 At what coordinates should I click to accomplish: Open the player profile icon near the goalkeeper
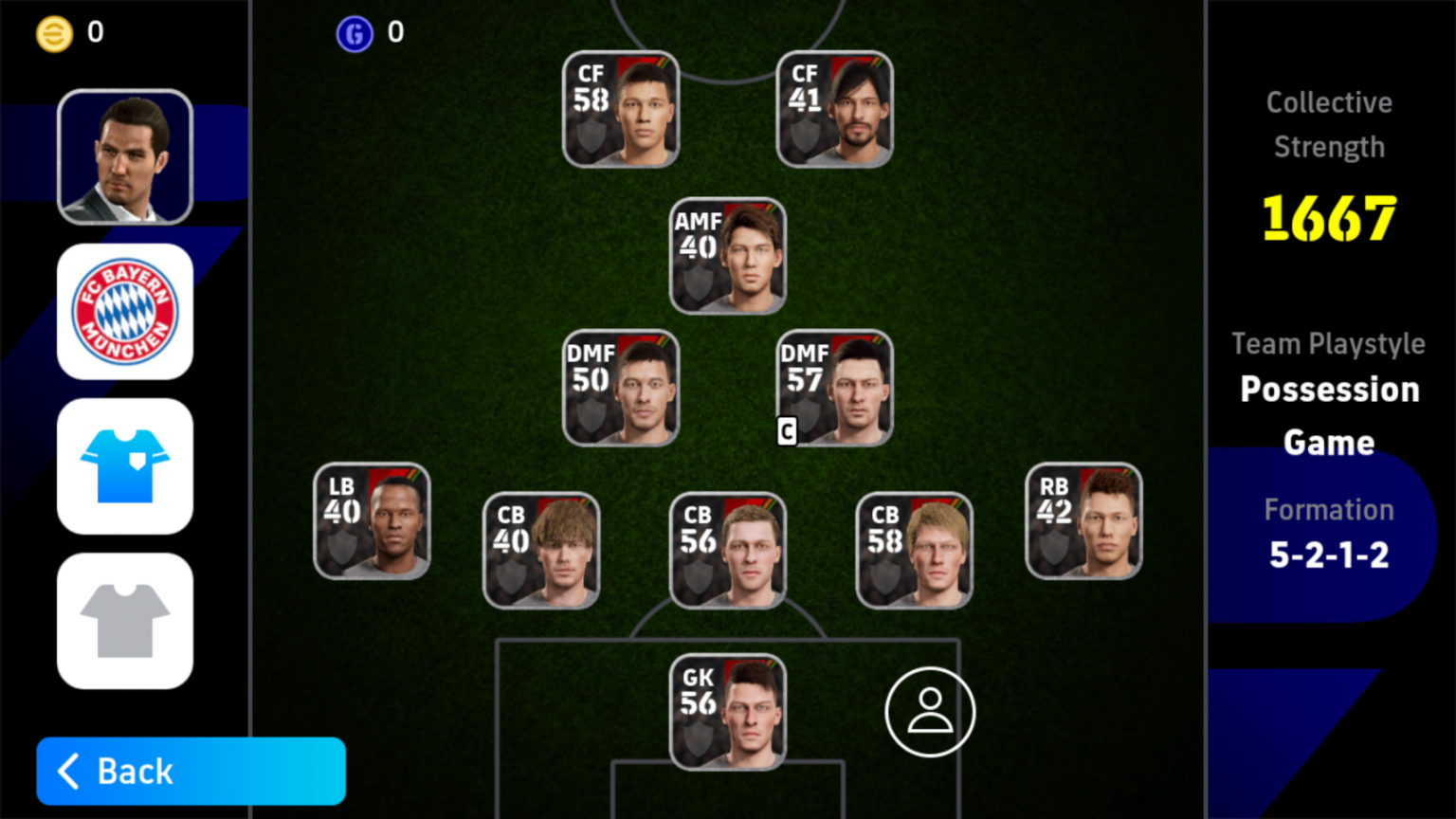930,711
